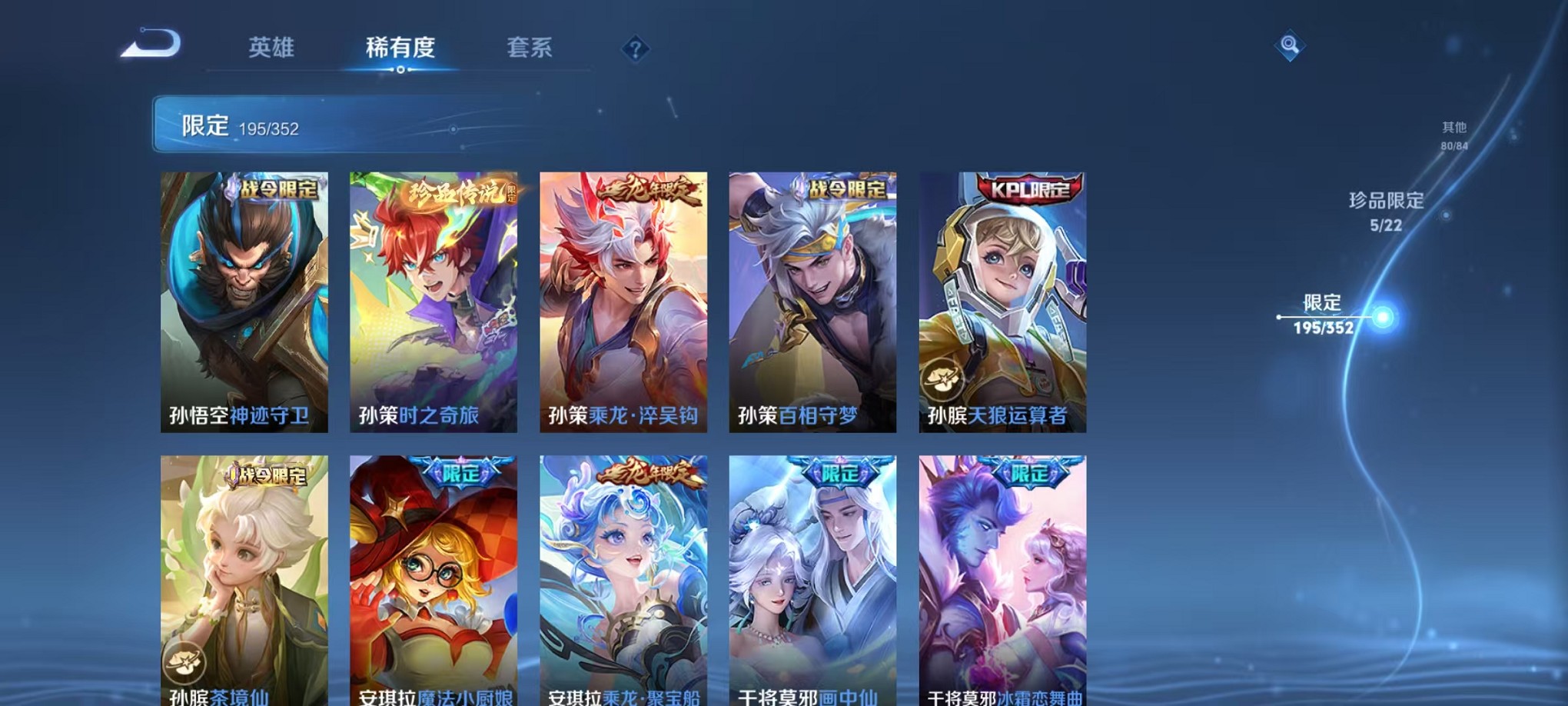Select the 稀有度 tab
Viewport: 1568px width, 706px height.
(x=401, y=48)
